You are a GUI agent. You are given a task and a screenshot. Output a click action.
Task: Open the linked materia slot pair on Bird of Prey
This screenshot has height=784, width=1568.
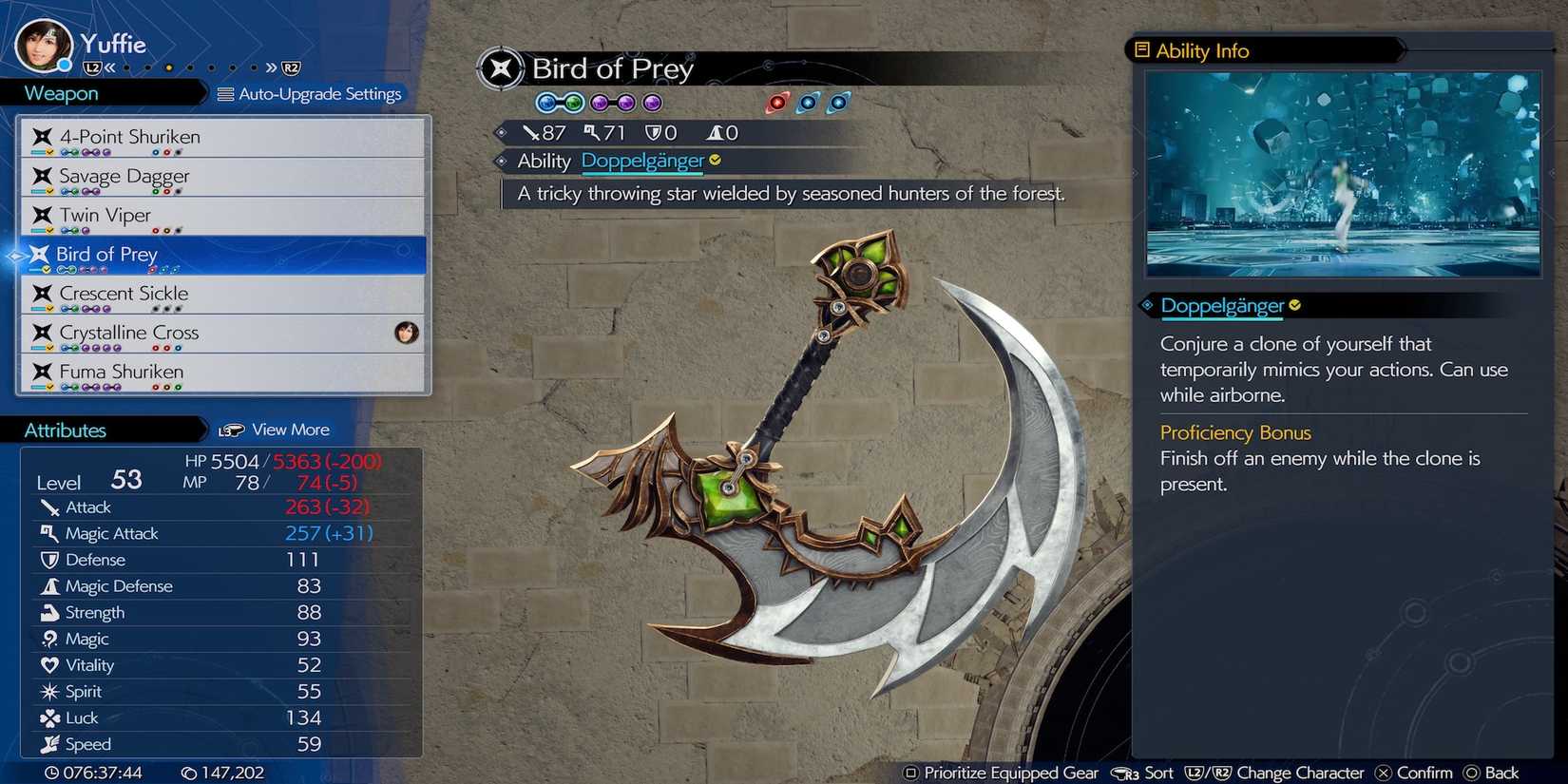[560, 103]
